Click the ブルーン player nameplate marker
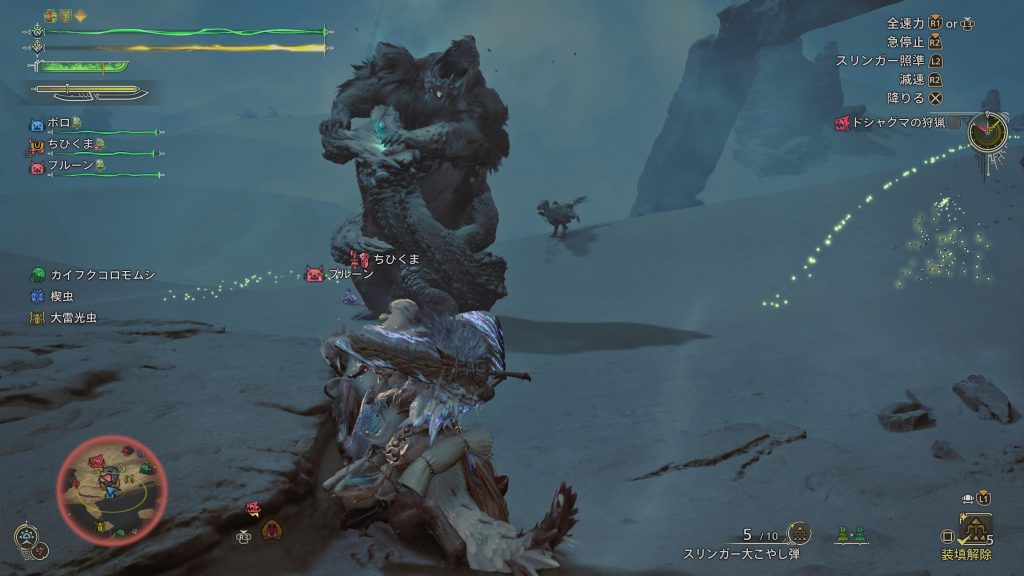The image size is (1024, 576). coord(315,274)
